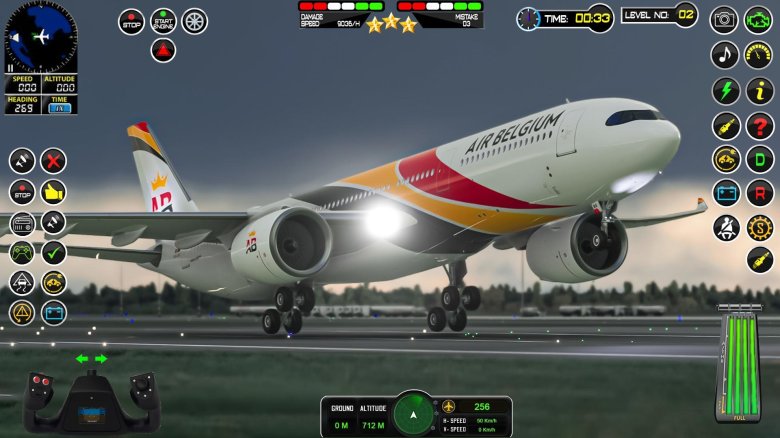
Task: Toggle the red hazard triangle button
Action: [163, 51]
